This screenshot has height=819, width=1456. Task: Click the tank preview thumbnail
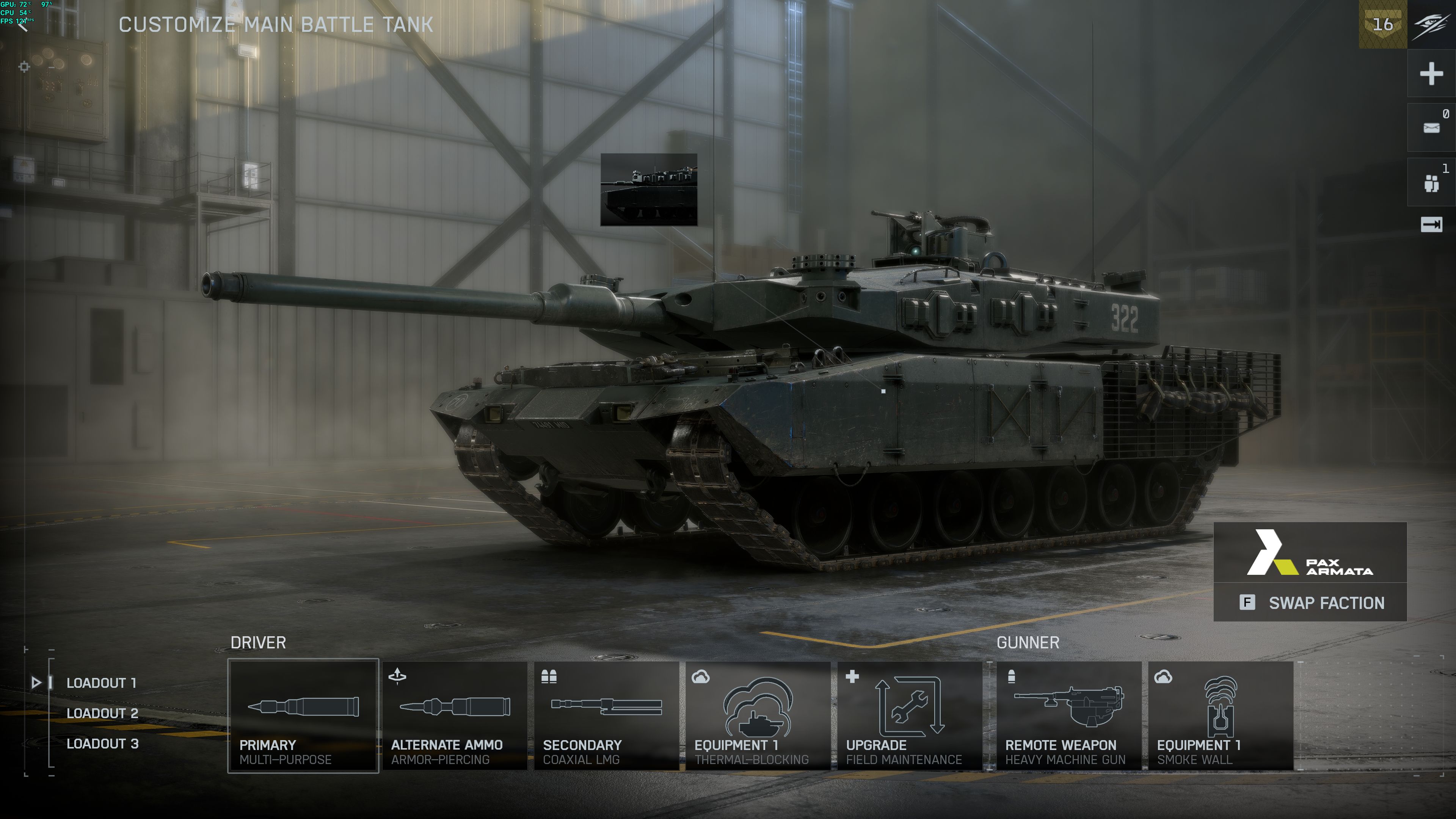tap(648, 189)
